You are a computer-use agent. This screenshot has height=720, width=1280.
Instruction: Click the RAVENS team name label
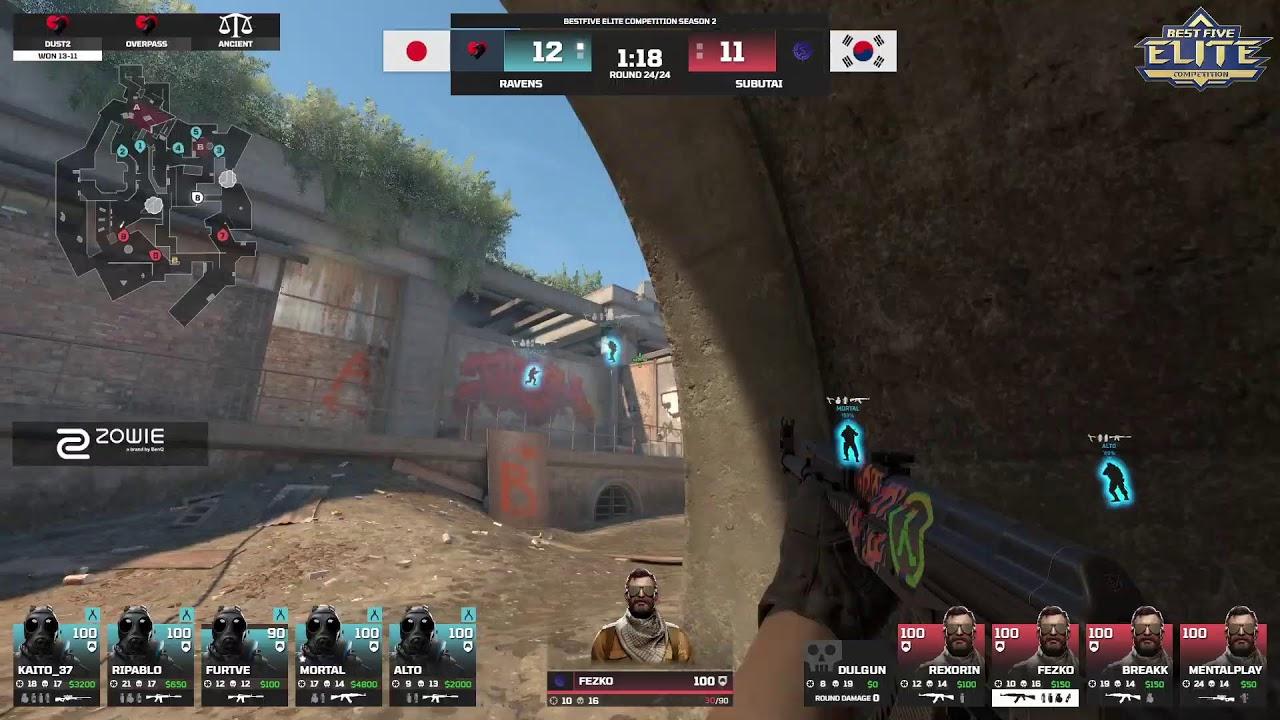[x=520, y=85]
